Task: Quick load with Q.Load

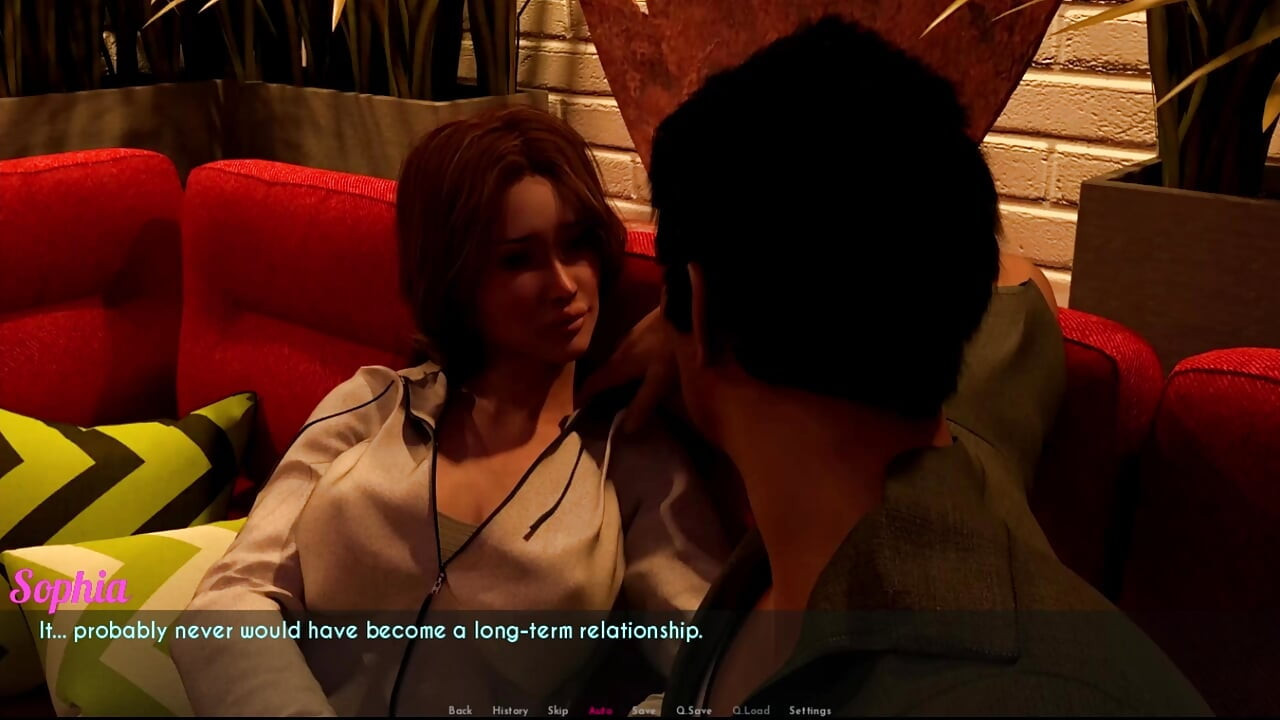Action: tap(750, 711)
